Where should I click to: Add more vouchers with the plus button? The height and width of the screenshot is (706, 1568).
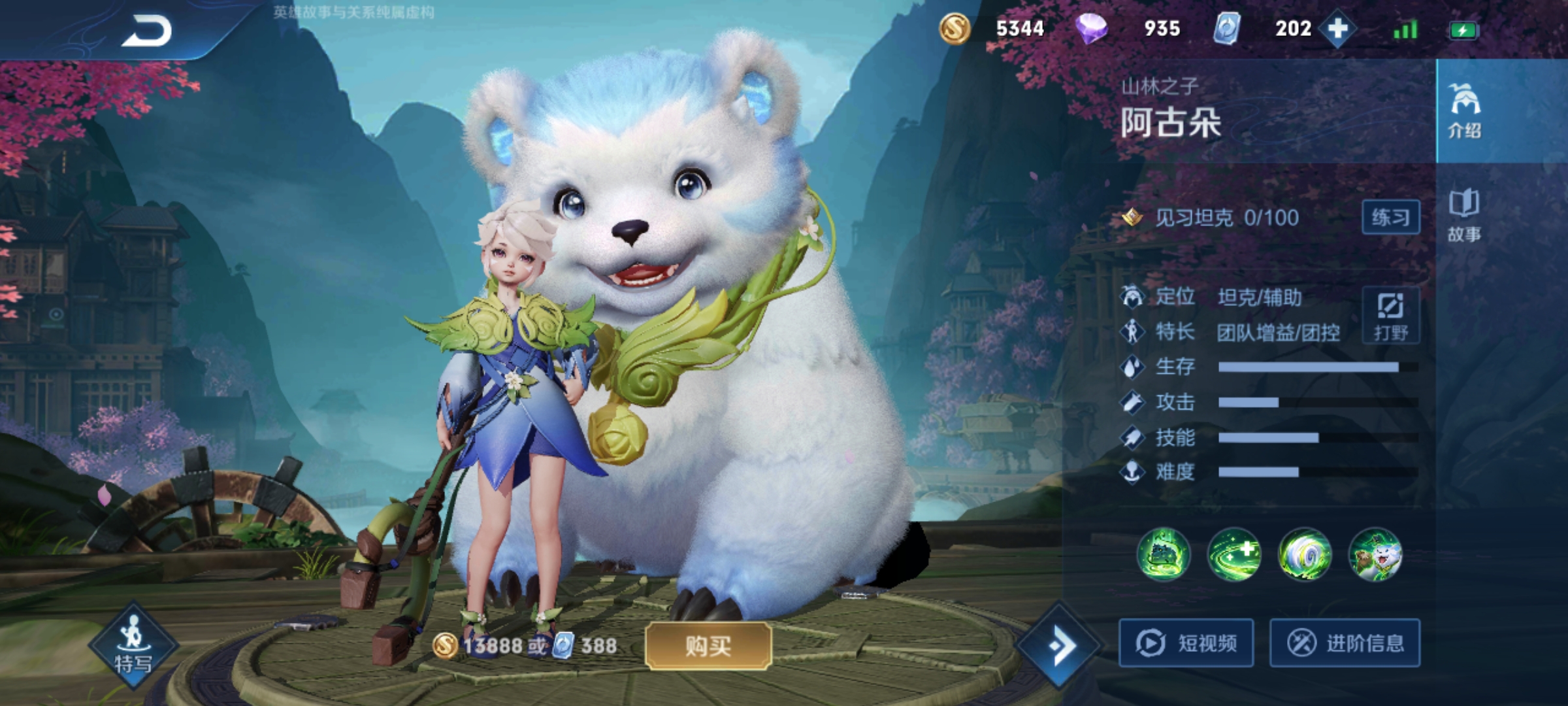[x=1337, y=29]
